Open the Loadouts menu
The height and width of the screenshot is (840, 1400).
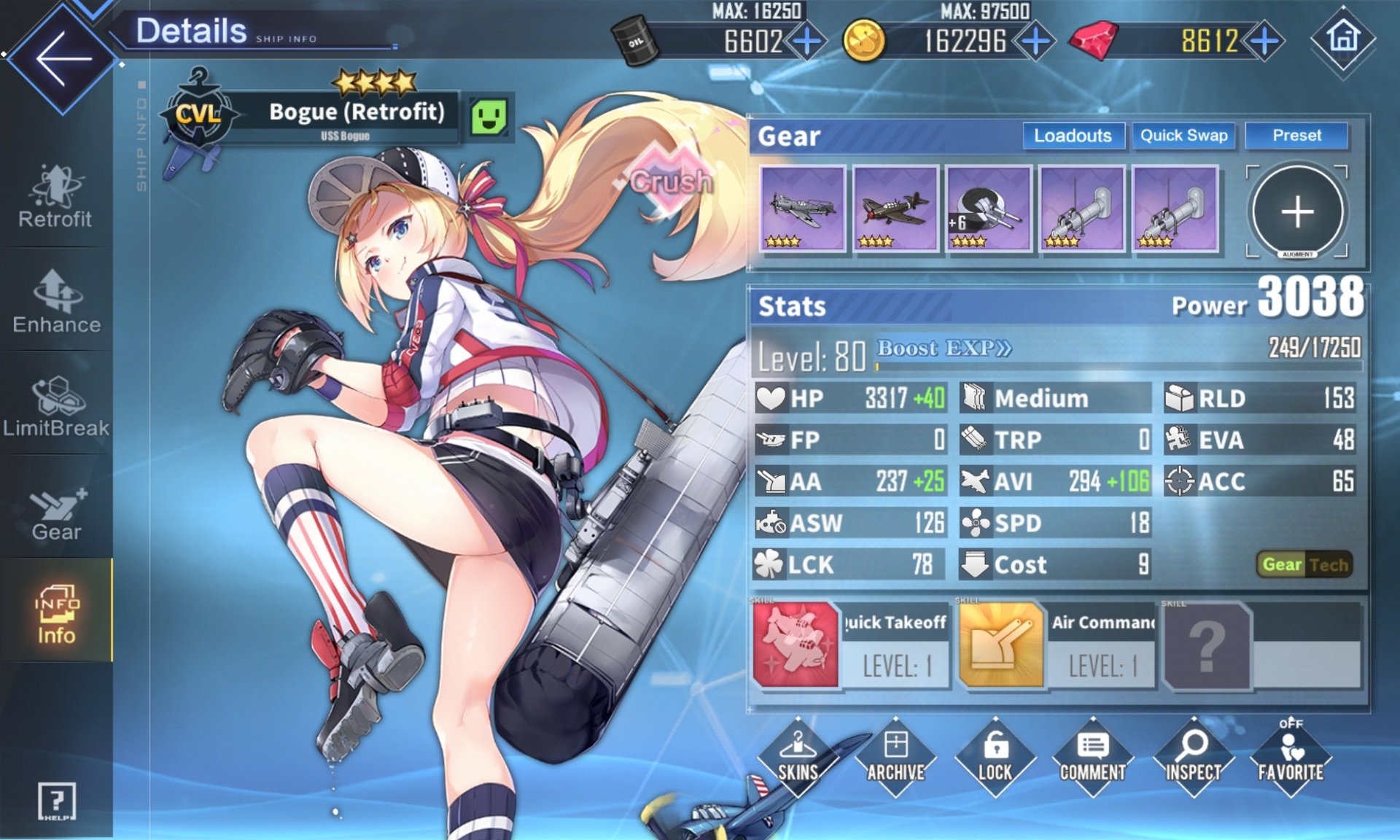tap(1073, 136)
